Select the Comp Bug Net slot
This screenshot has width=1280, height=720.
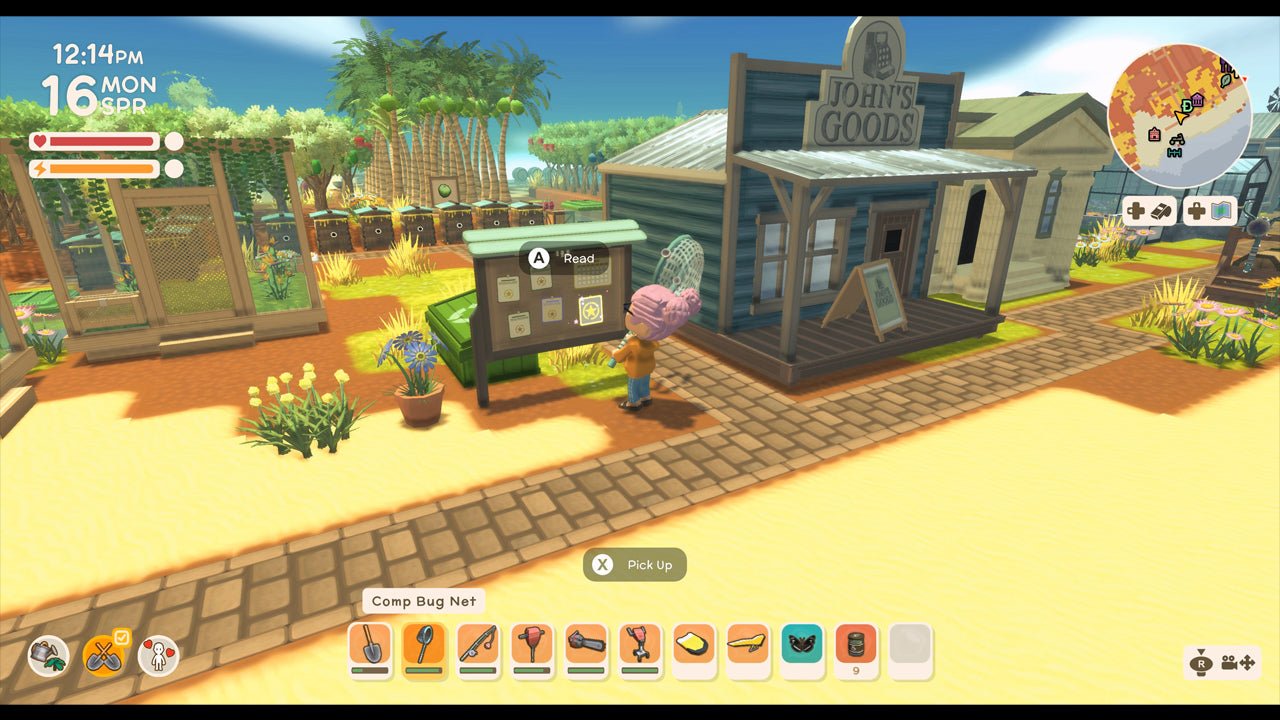(425, 645)
